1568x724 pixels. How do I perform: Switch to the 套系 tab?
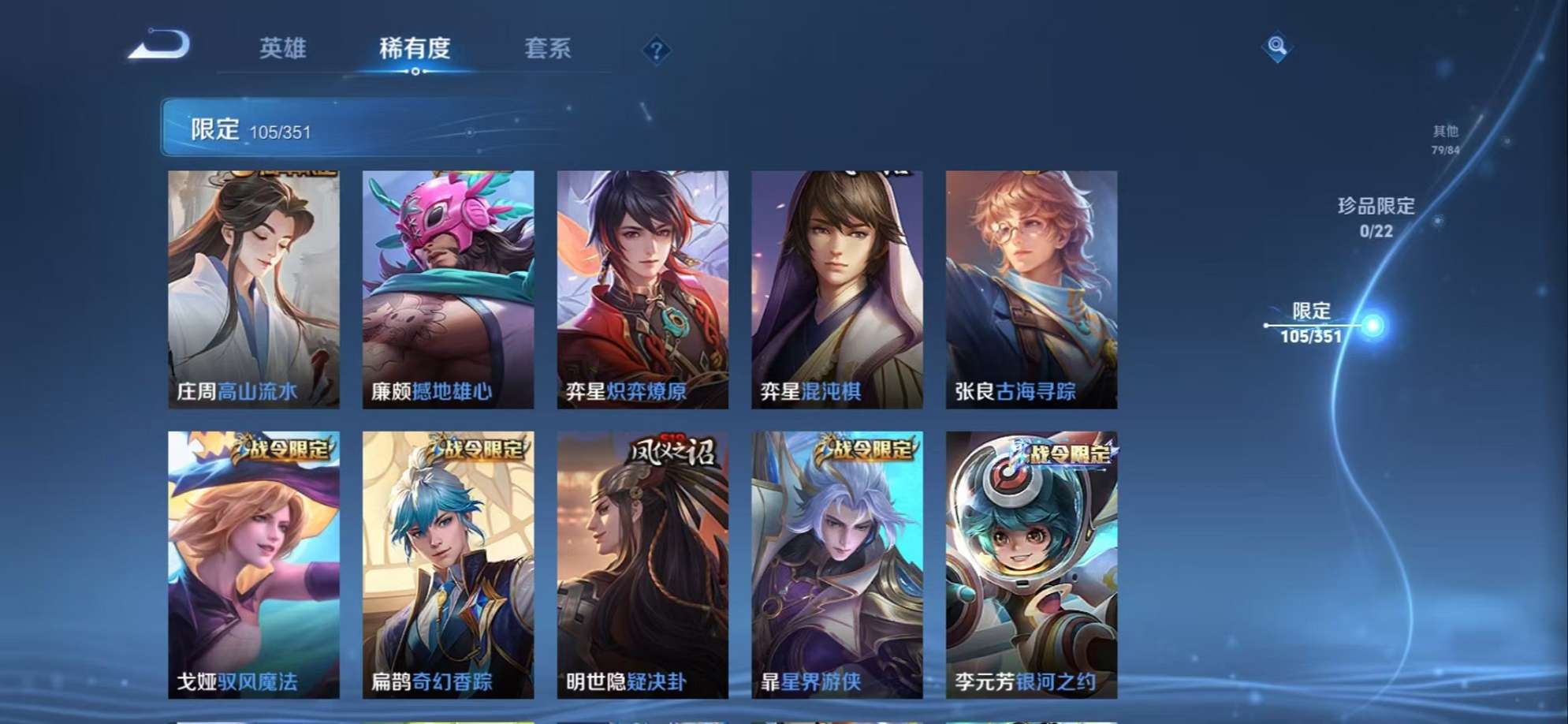[552, 49]
